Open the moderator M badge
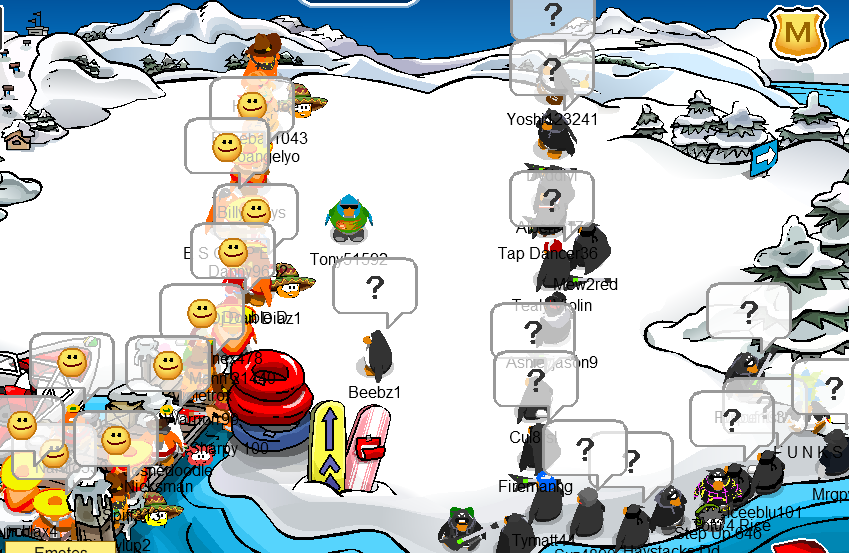Viewport: 849px width, 553px height. [798, 36]
